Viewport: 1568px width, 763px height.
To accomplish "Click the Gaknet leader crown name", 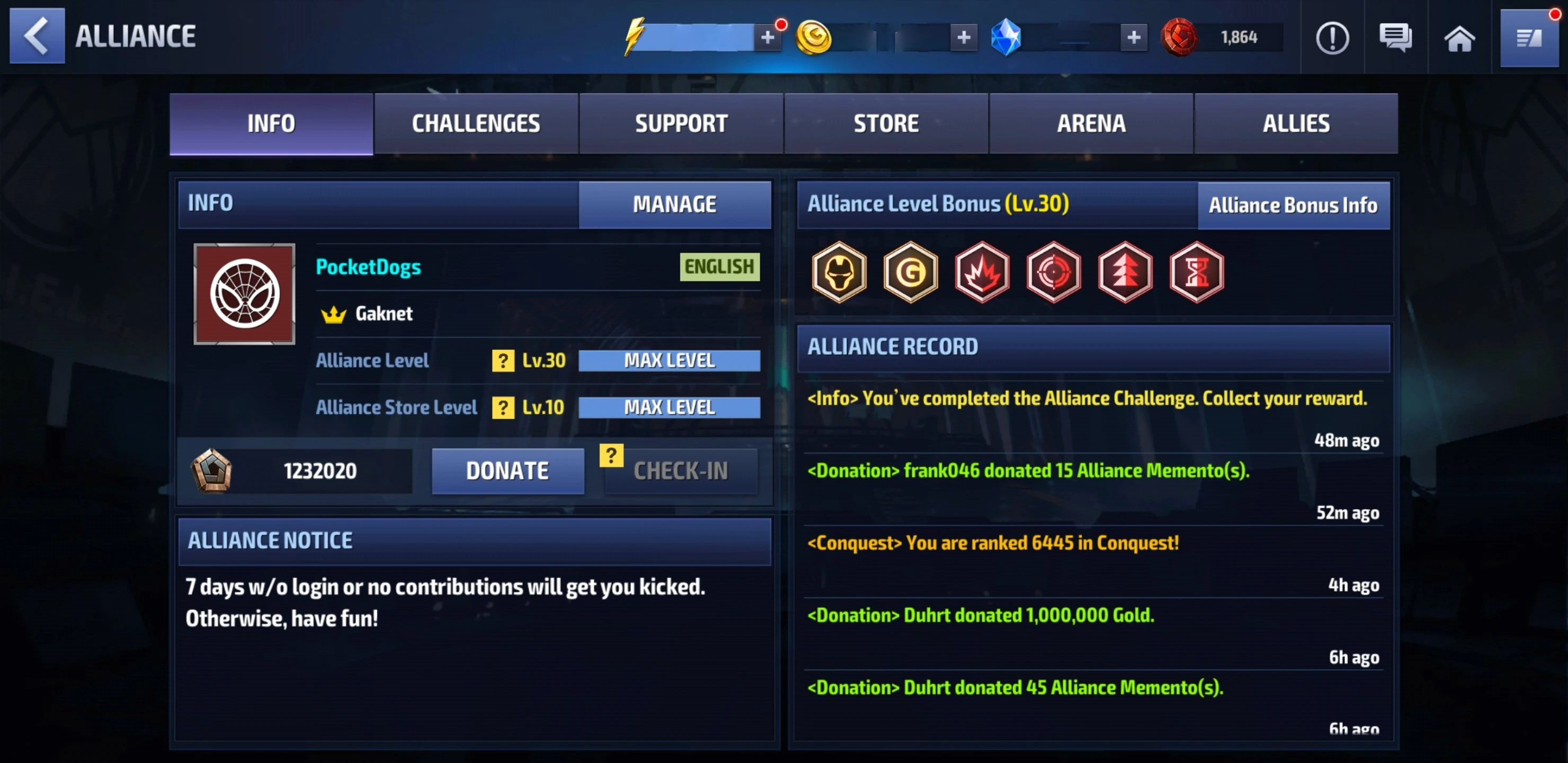I will [x=382, y=313].
